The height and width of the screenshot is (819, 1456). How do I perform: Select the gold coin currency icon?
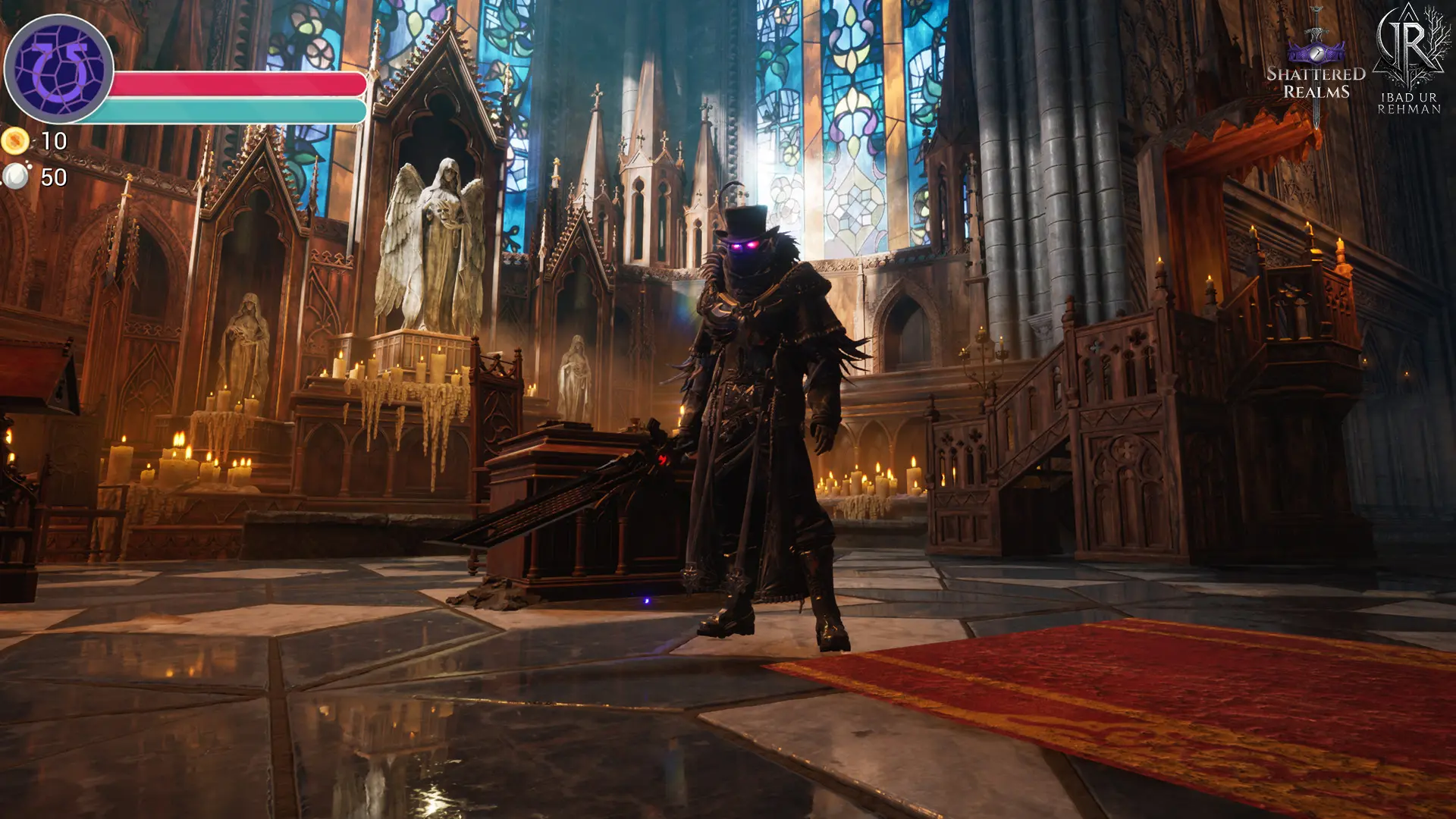(x=15, y=141)
